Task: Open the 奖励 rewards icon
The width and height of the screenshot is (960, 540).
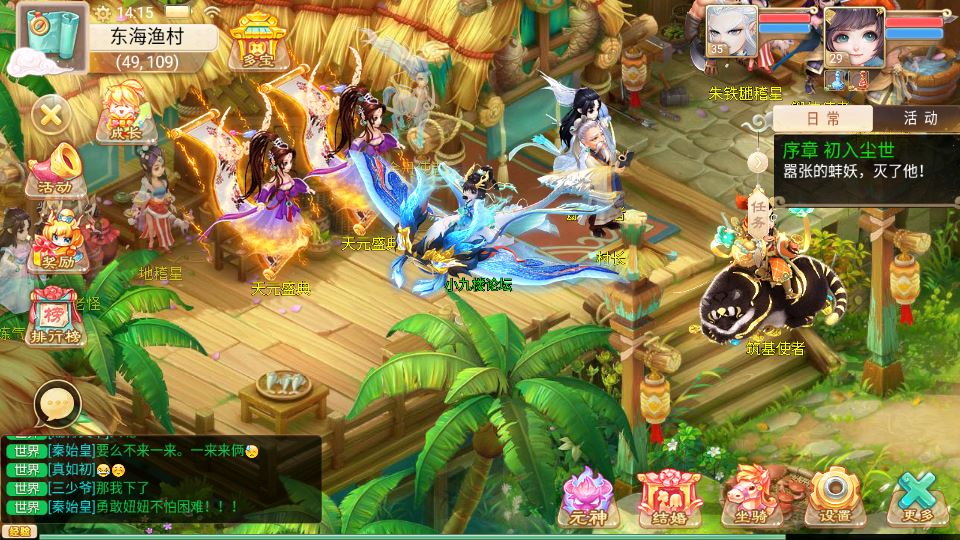Action: click(55, 240)
